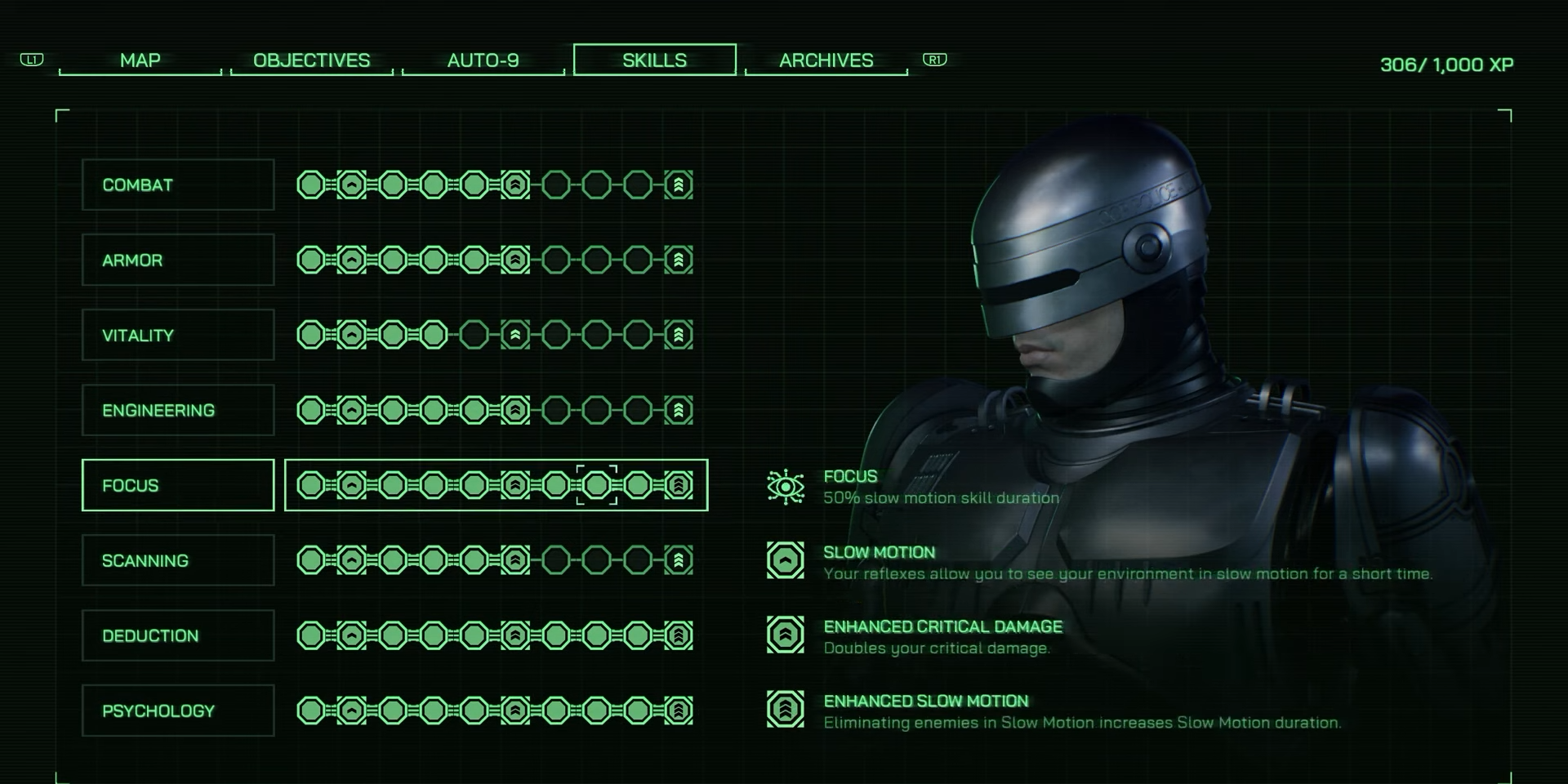The image size is (1568, 784).
Task: Click the final chevron node in Combat row
Action: (678, 185)
